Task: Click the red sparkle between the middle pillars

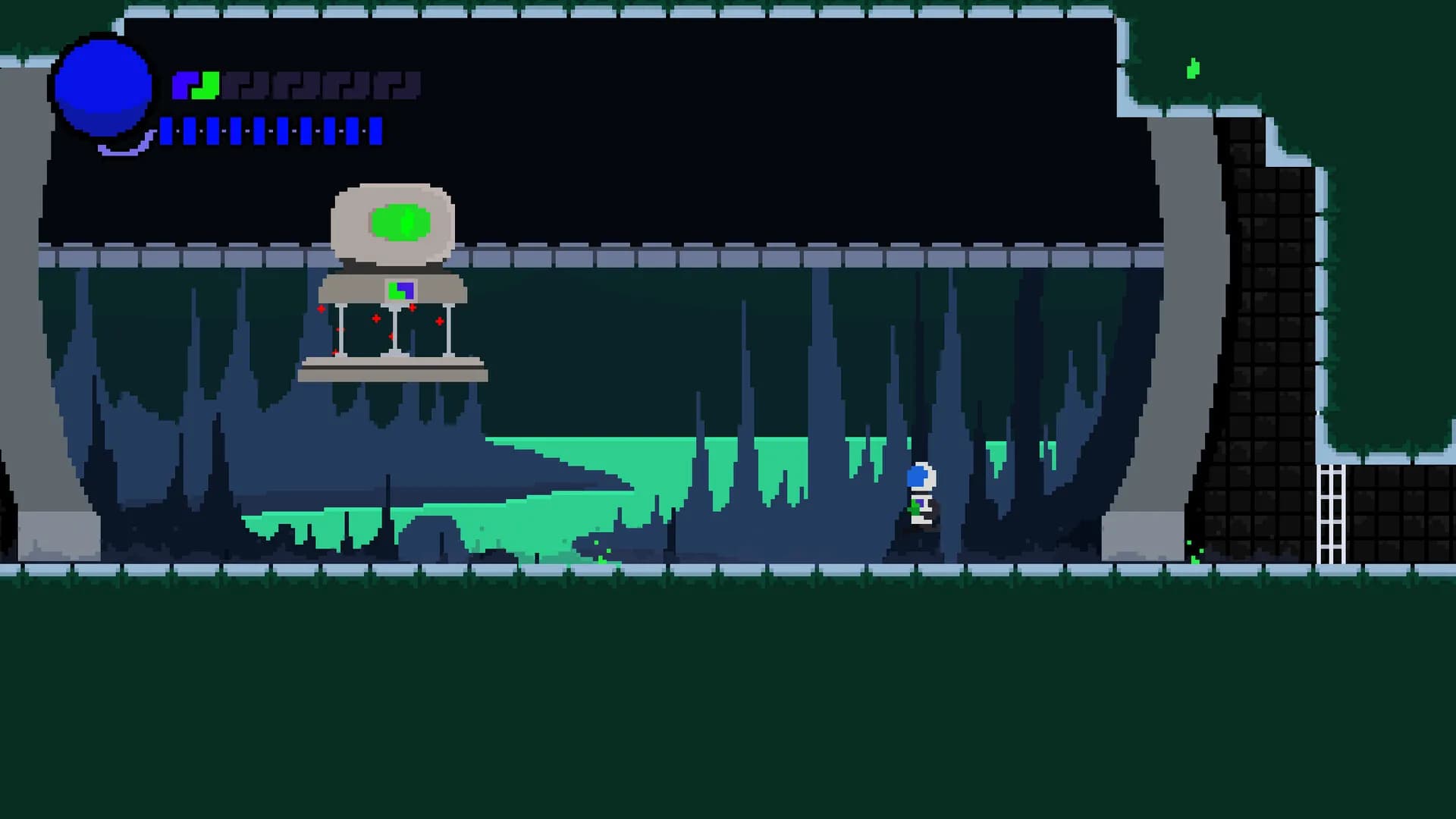Action: tap(375, 319)
